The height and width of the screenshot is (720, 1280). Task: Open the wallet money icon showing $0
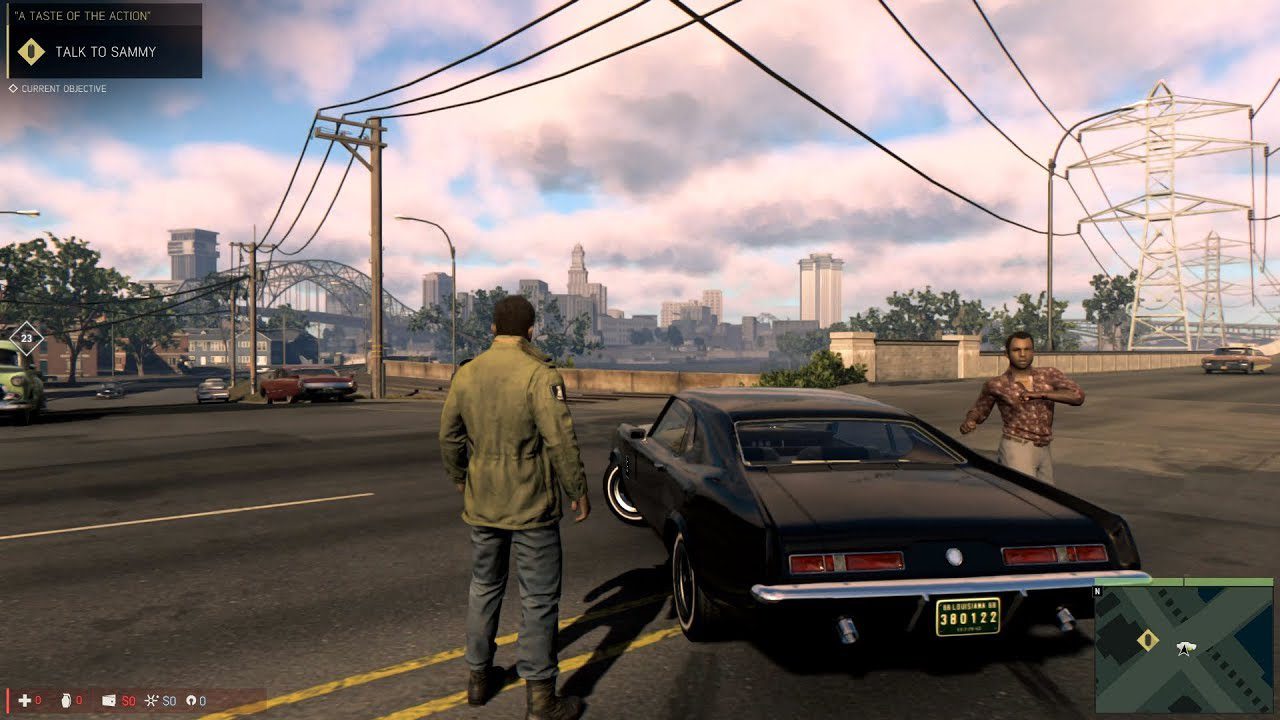pyautogui.click(x=107, y=700)
